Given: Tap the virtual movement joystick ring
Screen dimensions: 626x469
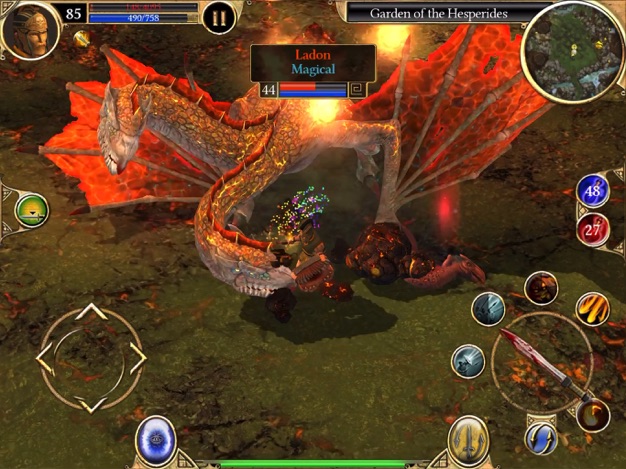Looking at the screenshot, I should (91, 356).
